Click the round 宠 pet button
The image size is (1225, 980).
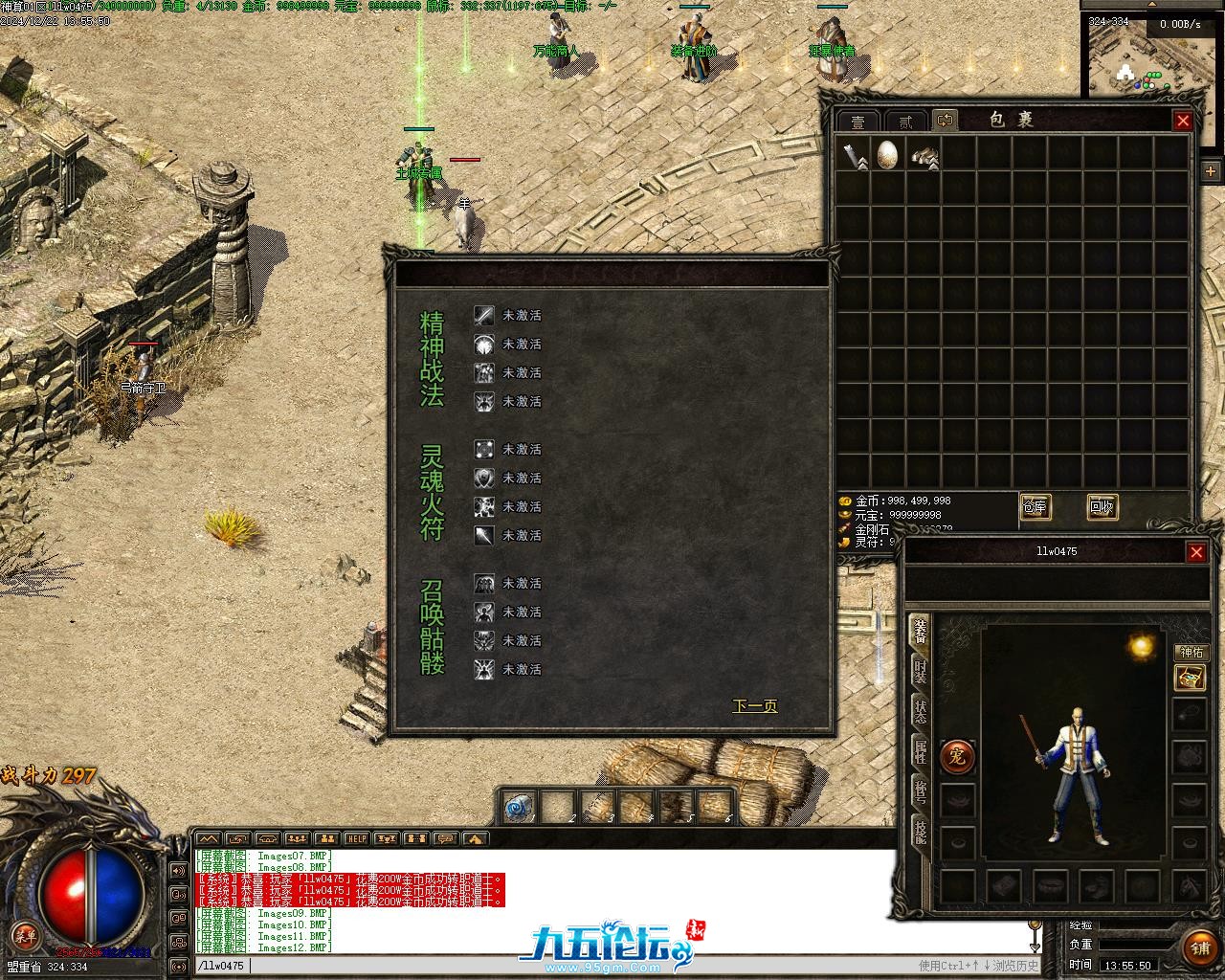(957, 757)
